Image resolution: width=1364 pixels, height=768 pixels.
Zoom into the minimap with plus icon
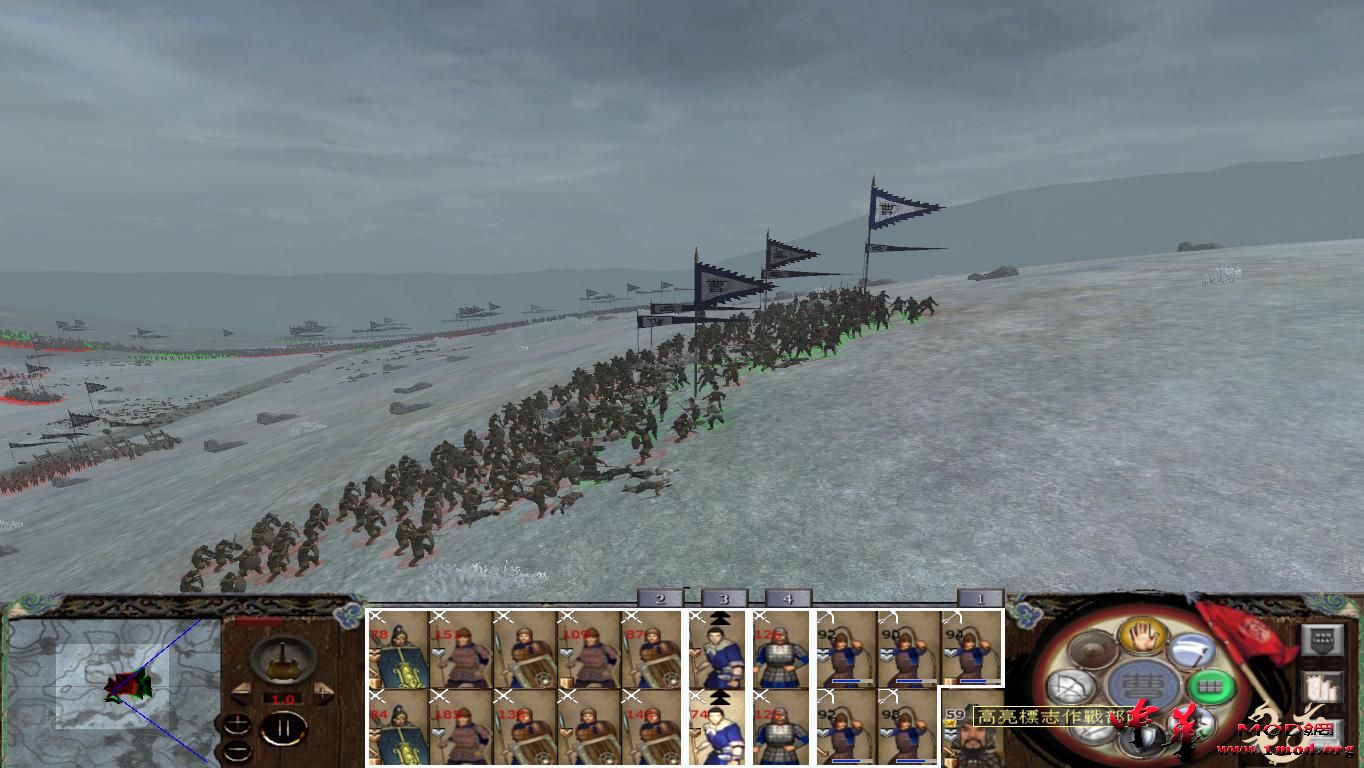pyautogui.click(x=237, y=724)
